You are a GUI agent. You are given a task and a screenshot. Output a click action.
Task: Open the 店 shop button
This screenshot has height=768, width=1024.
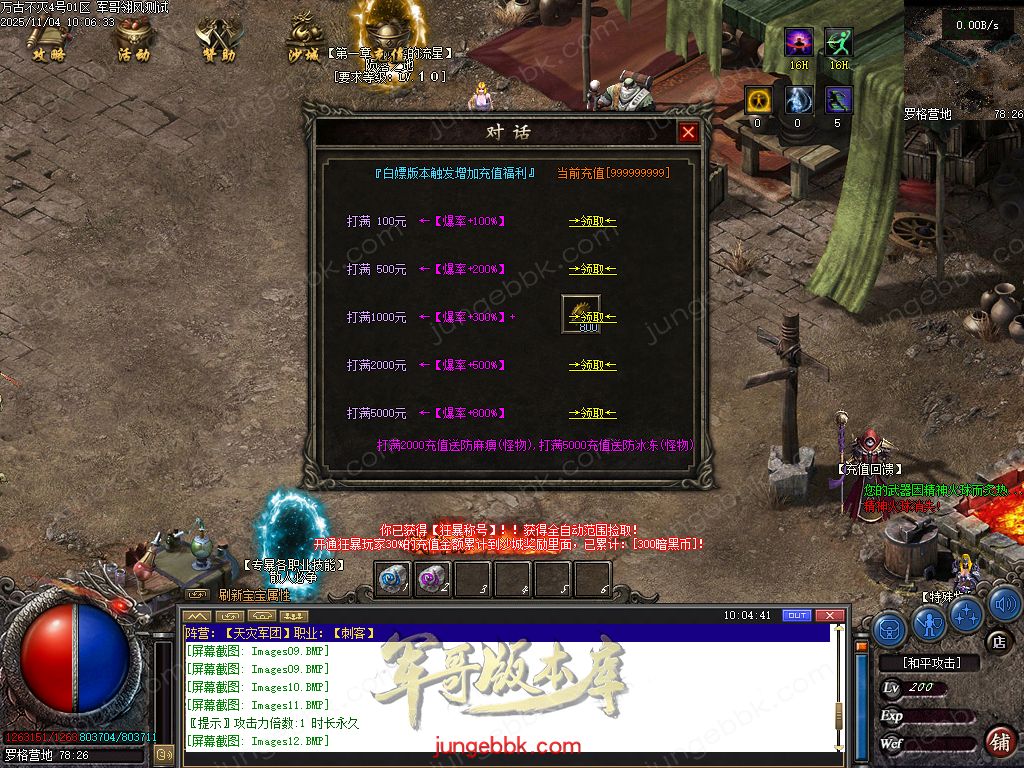(x=997, y=641)
